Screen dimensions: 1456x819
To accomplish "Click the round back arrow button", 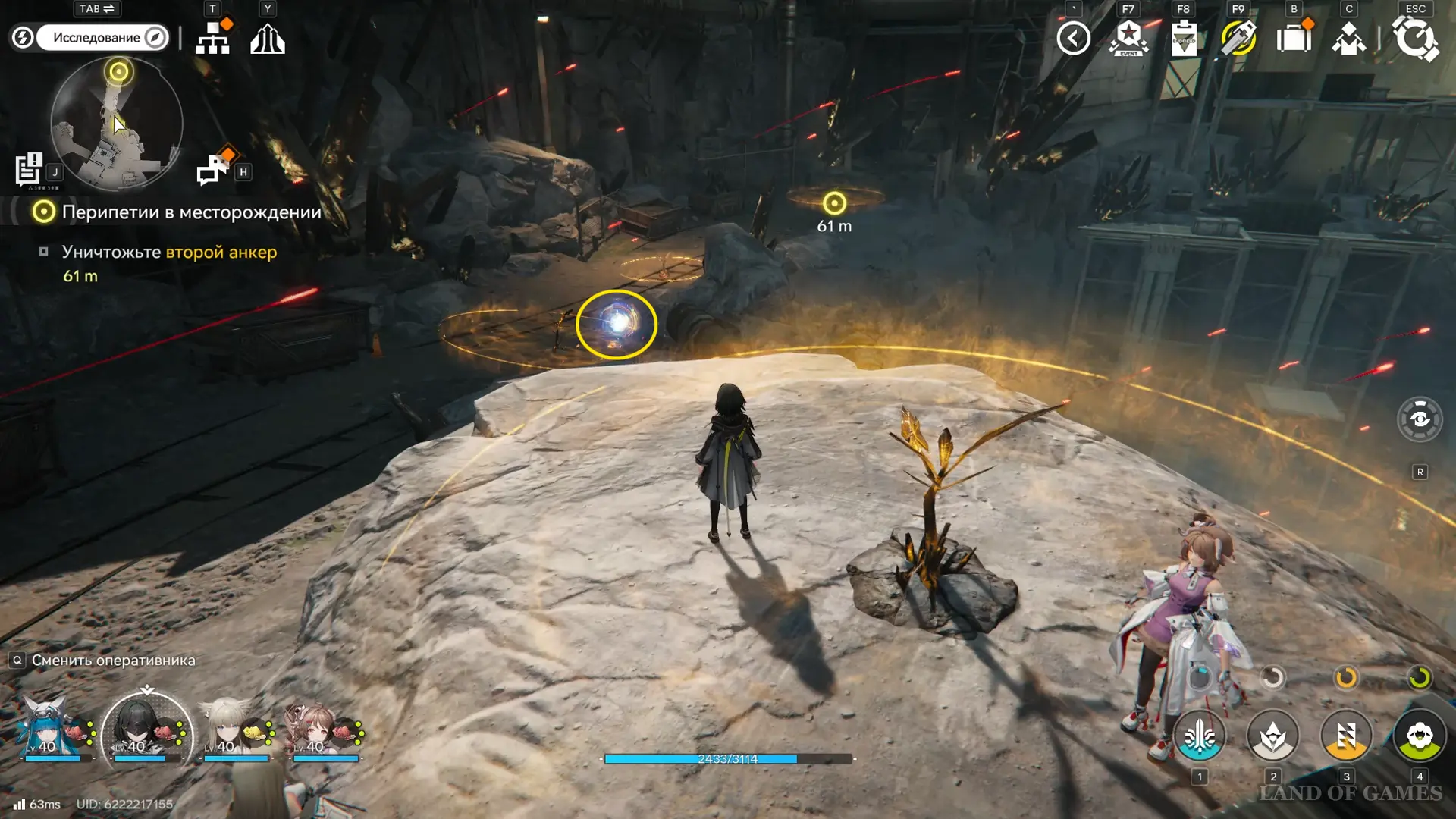I will click(1074, 38).
